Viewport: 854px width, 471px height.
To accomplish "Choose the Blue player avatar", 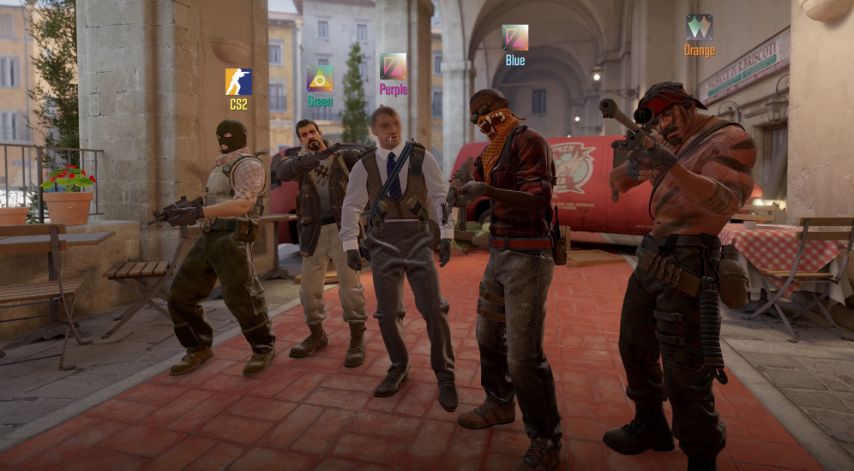I will pyautogui.click(x=515, y=38).
